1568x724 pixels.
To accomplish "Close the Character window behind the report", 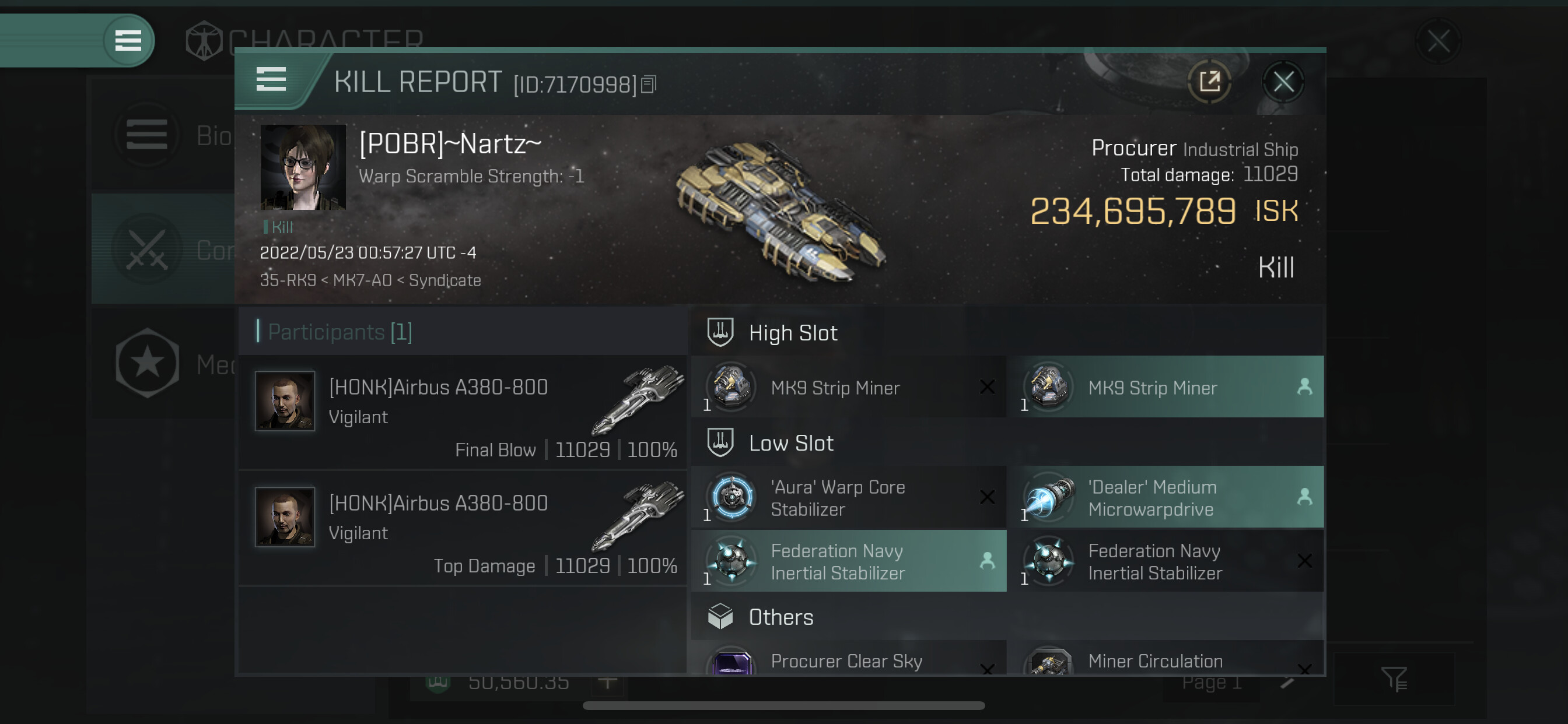I will (x=1438, y=41).
